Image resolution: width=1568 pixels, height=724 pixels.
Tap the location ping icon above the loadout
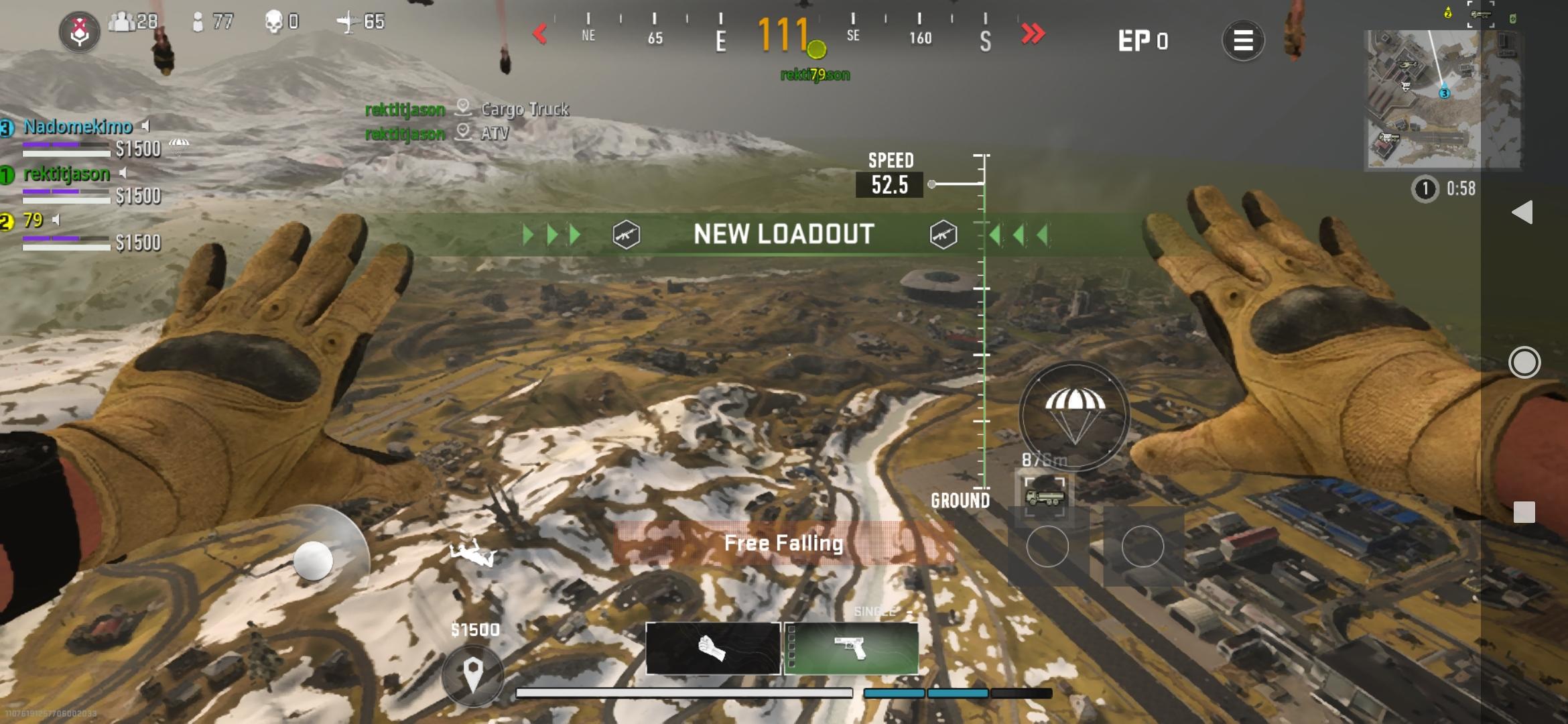474,675
